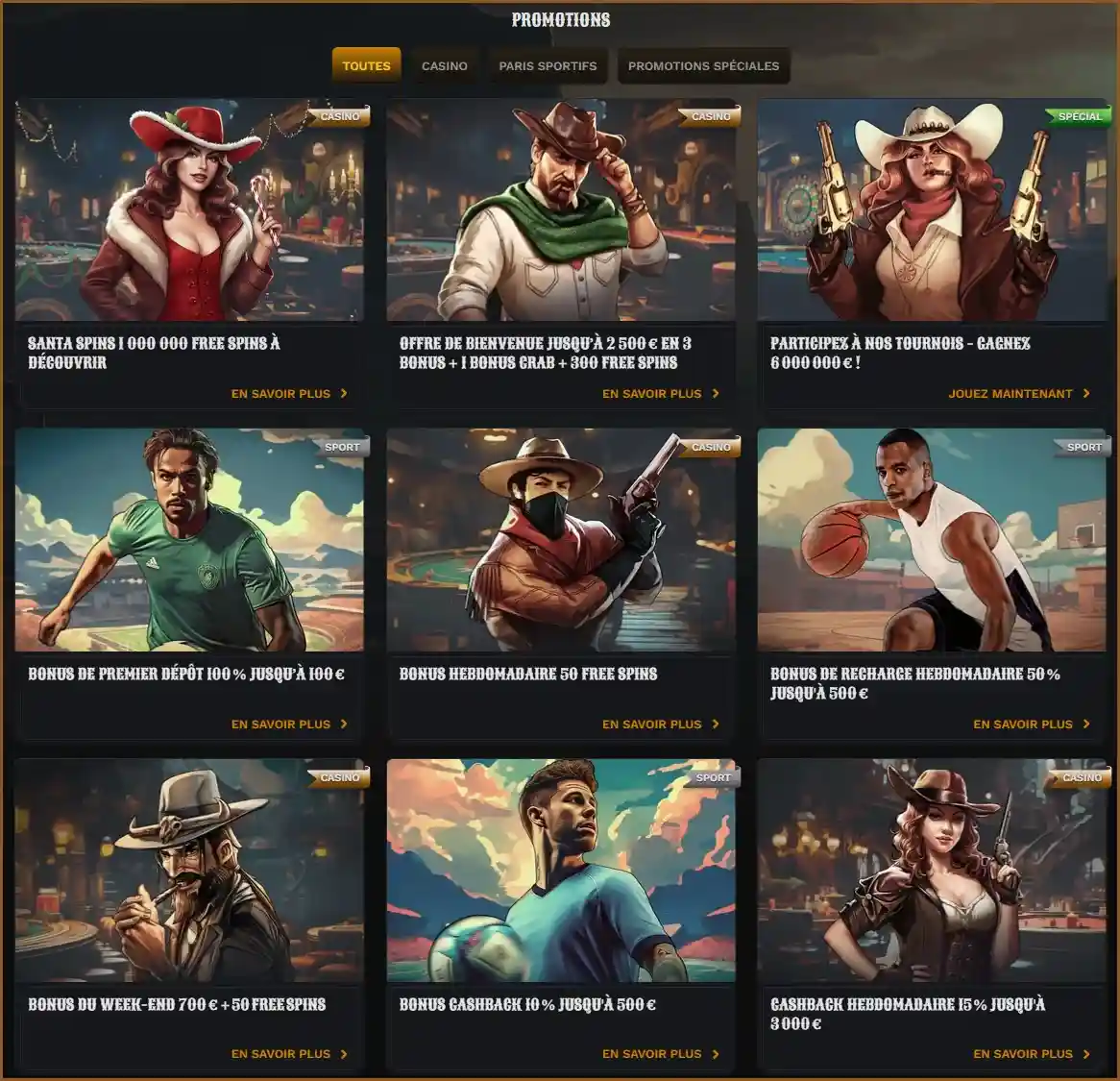Open the cowgirl with golden pistols tournament image
The height and width of the screenshot is (1081, 1120).
coord(932,210)
